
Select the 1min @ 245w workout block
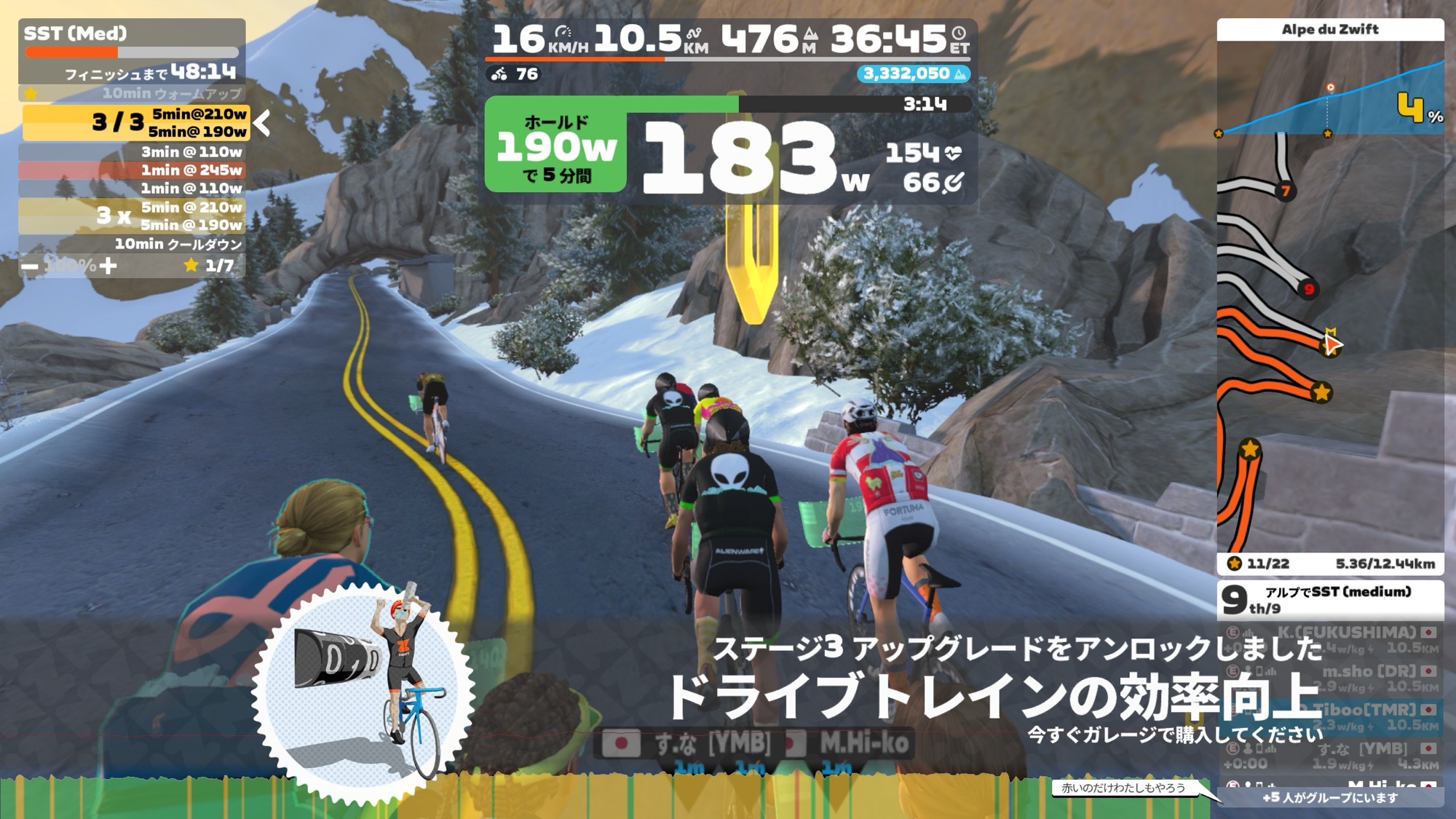click(132, 170)
